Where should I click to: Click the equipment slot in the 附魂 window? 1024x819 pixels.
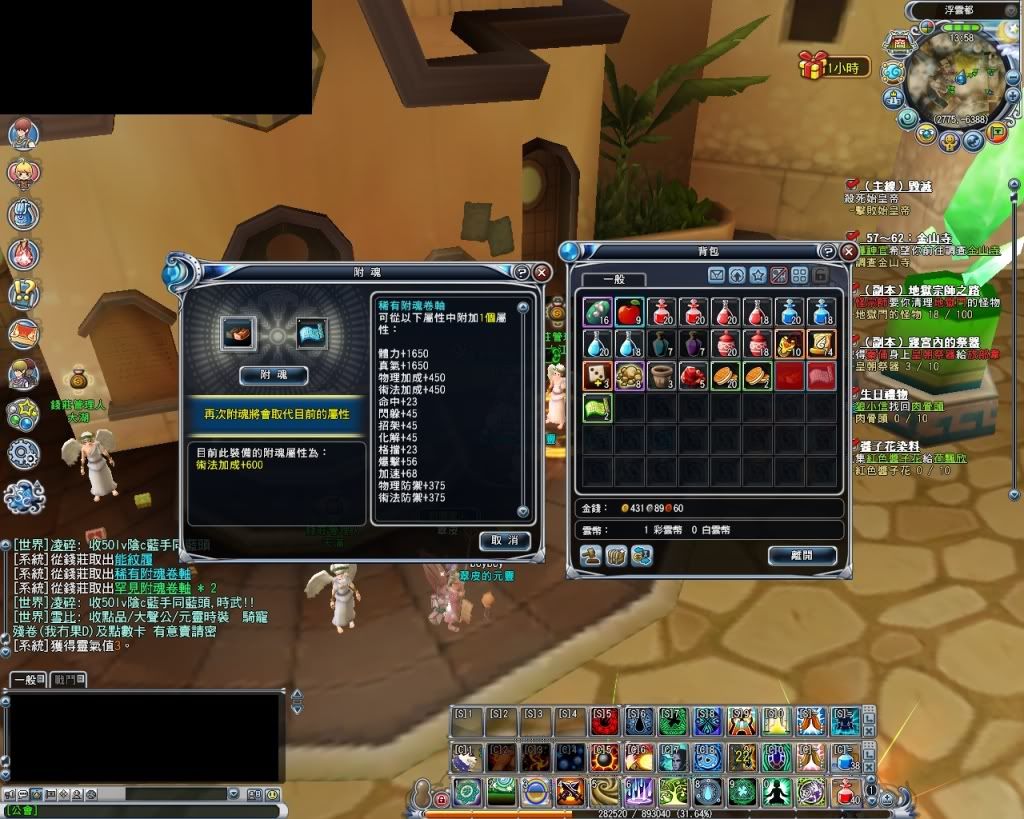point(239,333)
